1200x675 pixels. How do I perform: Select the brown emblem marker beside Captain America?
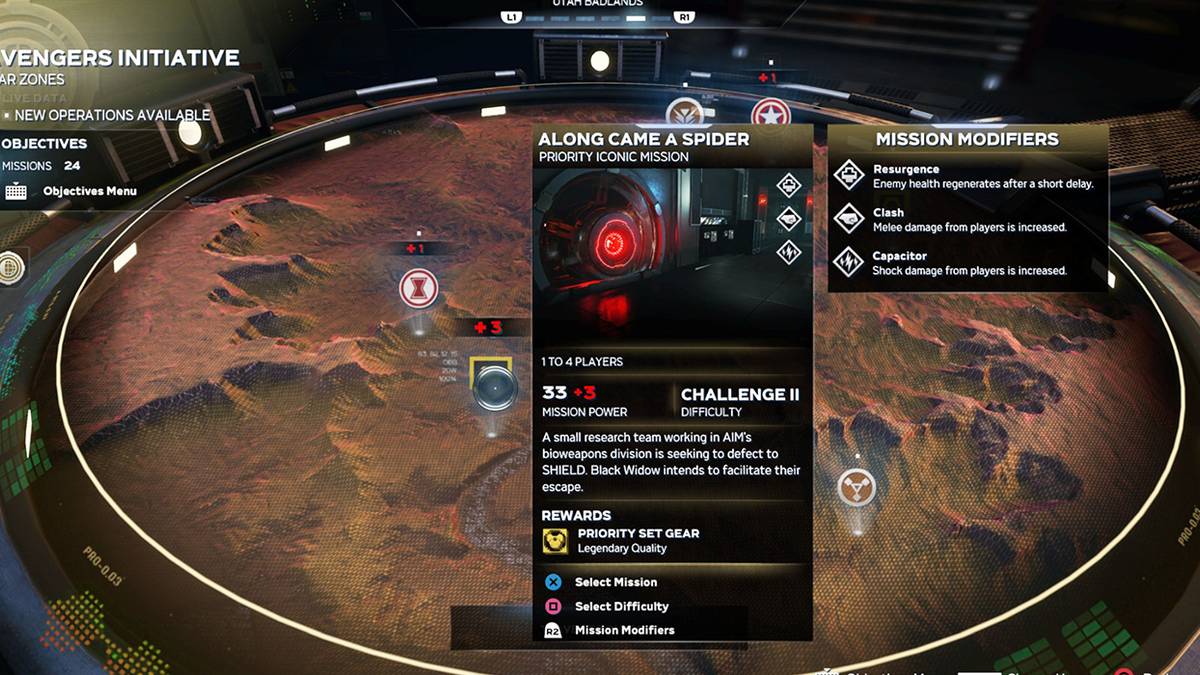684,112
